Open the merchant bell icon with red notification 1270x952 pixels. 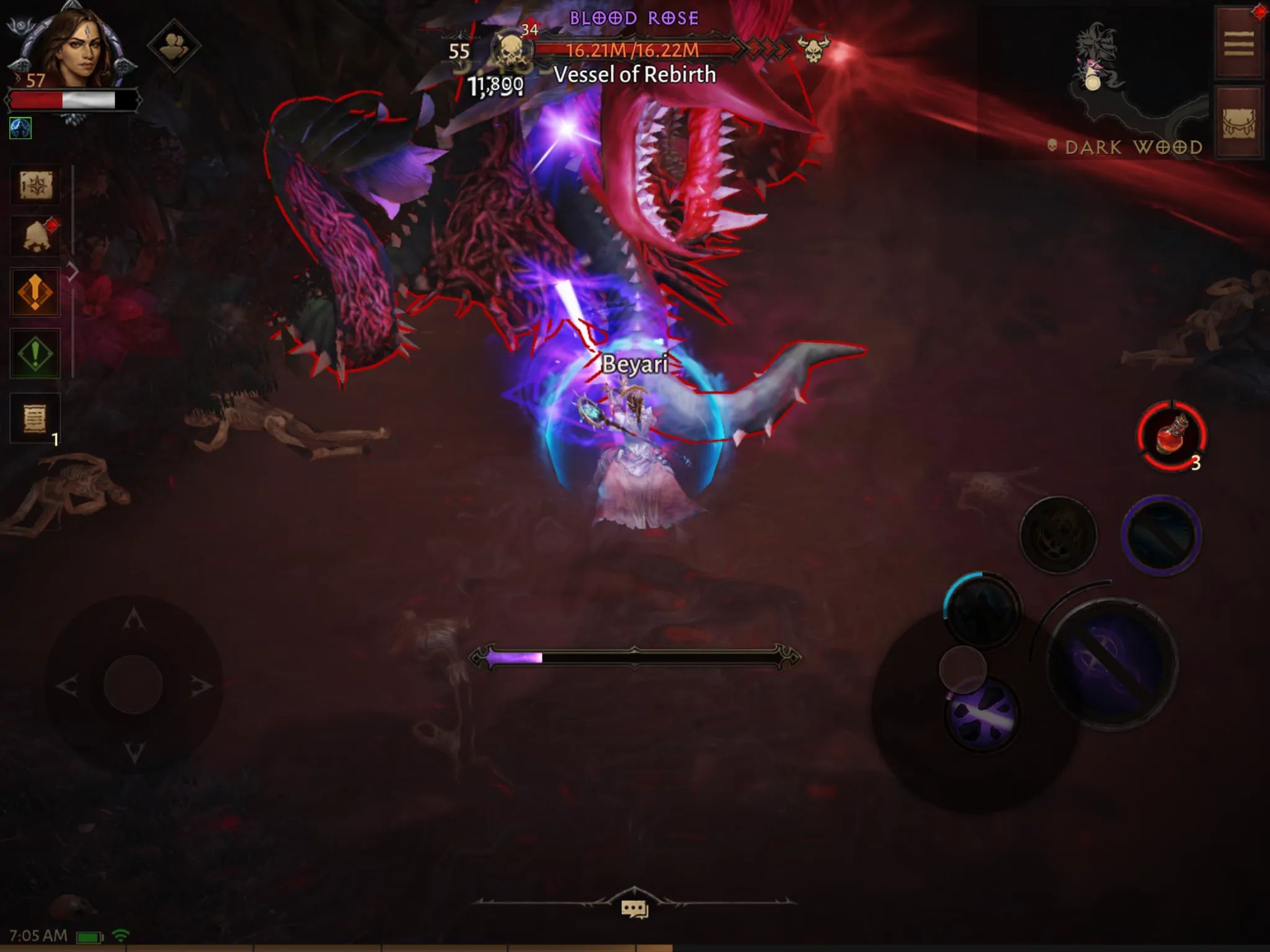coord(37,234)
